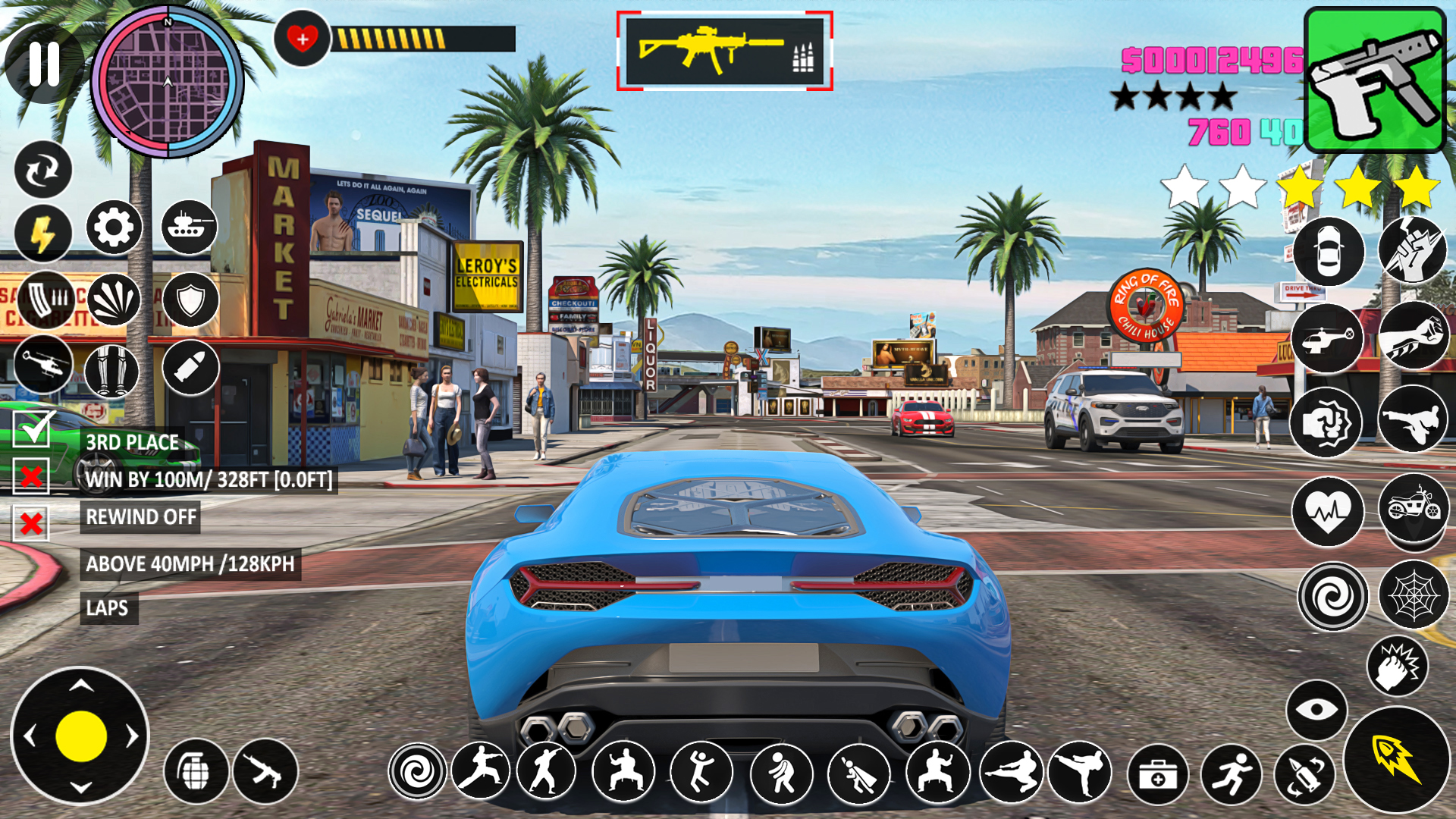Tap the yellow rocket boost button
The image size is (1456, 819).
click(1396, 759)
